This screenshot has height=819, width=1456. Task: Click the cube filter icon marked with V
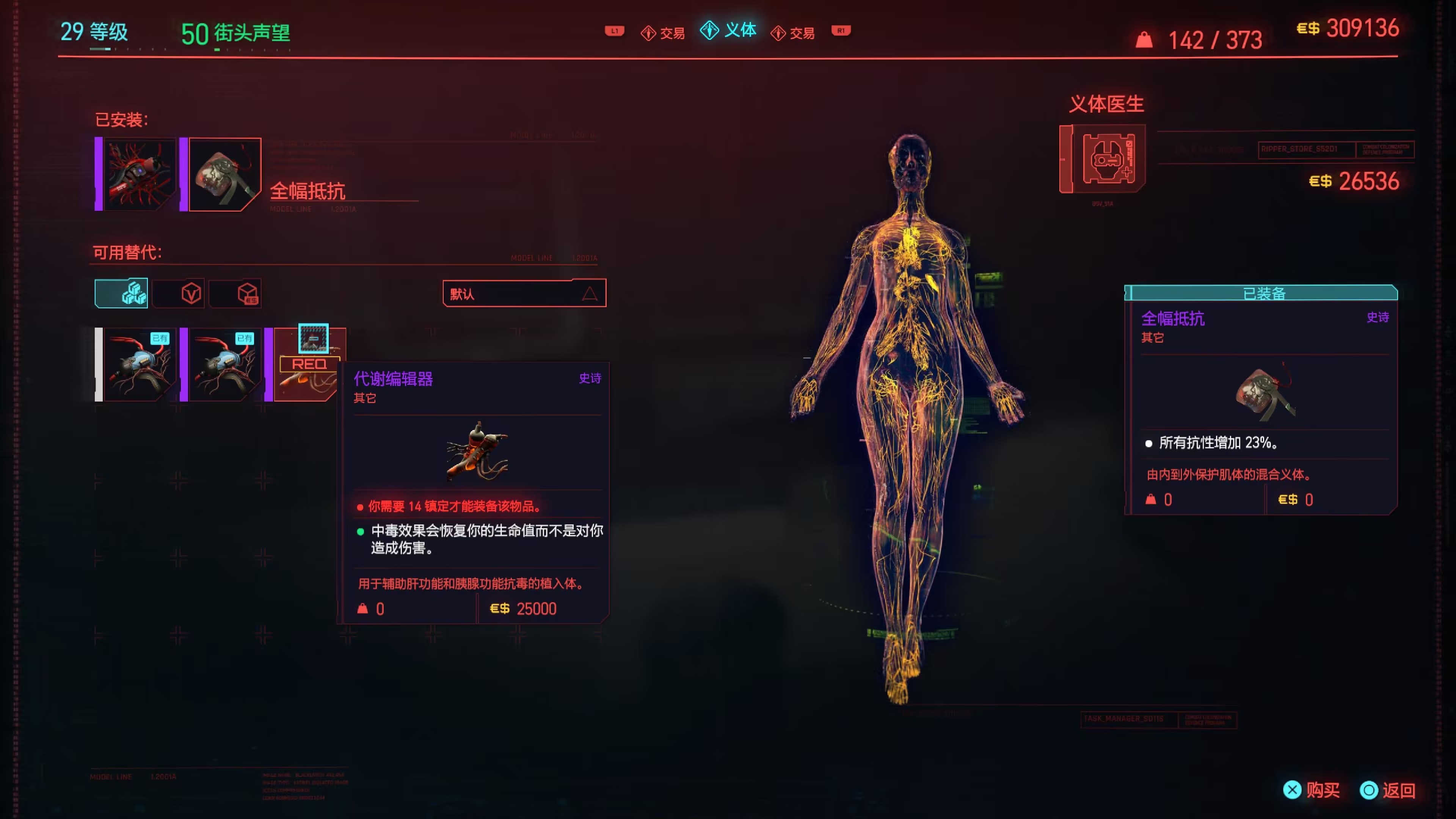(179, 293)
